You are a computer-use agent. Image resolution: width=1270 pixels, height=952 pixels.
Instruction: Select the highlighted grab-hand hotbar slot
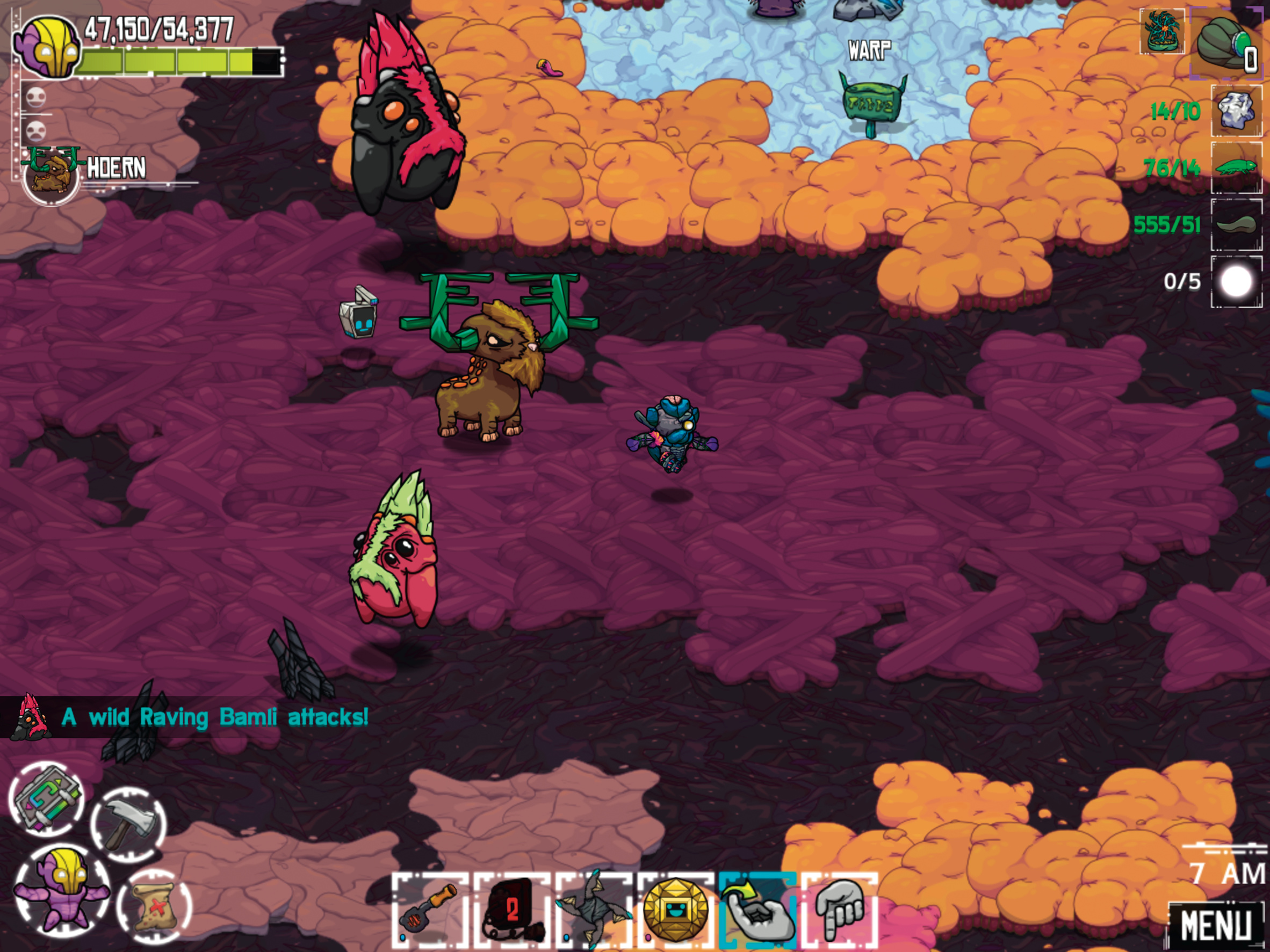[x=757, y=910]
